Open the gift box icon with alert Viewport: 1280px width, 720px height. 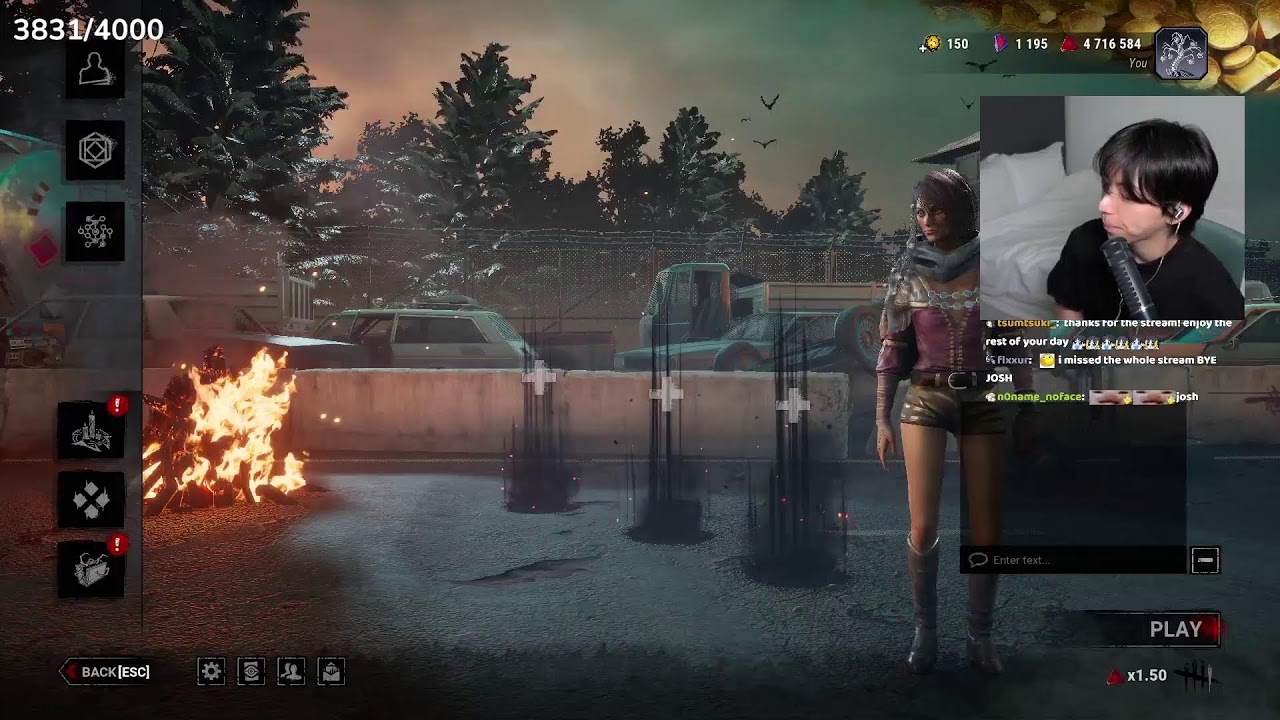(91, 569)
